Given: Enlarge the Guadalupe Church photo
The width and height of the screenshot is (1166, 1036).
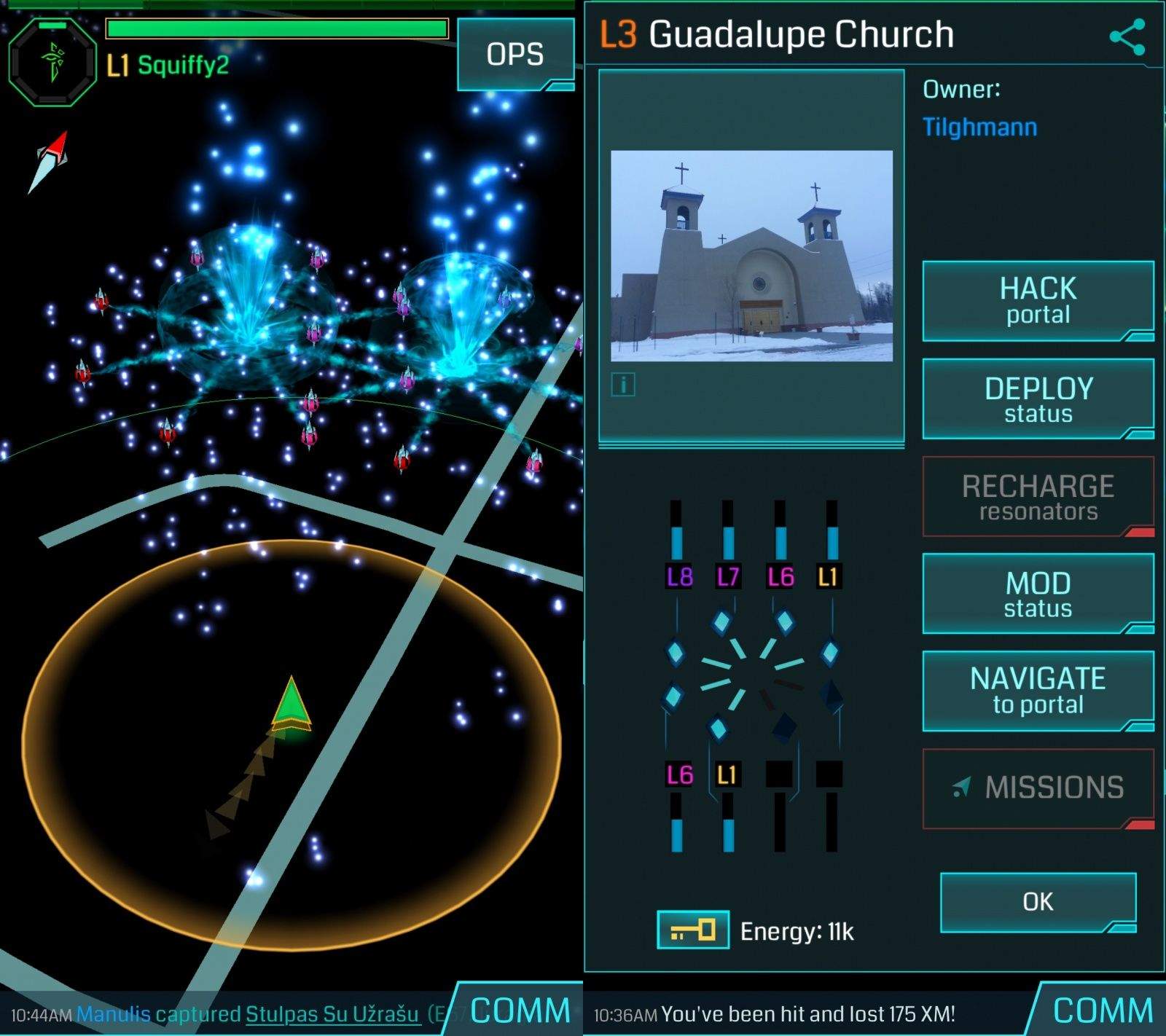Looking at the screenshot, I should pos(751,255).
